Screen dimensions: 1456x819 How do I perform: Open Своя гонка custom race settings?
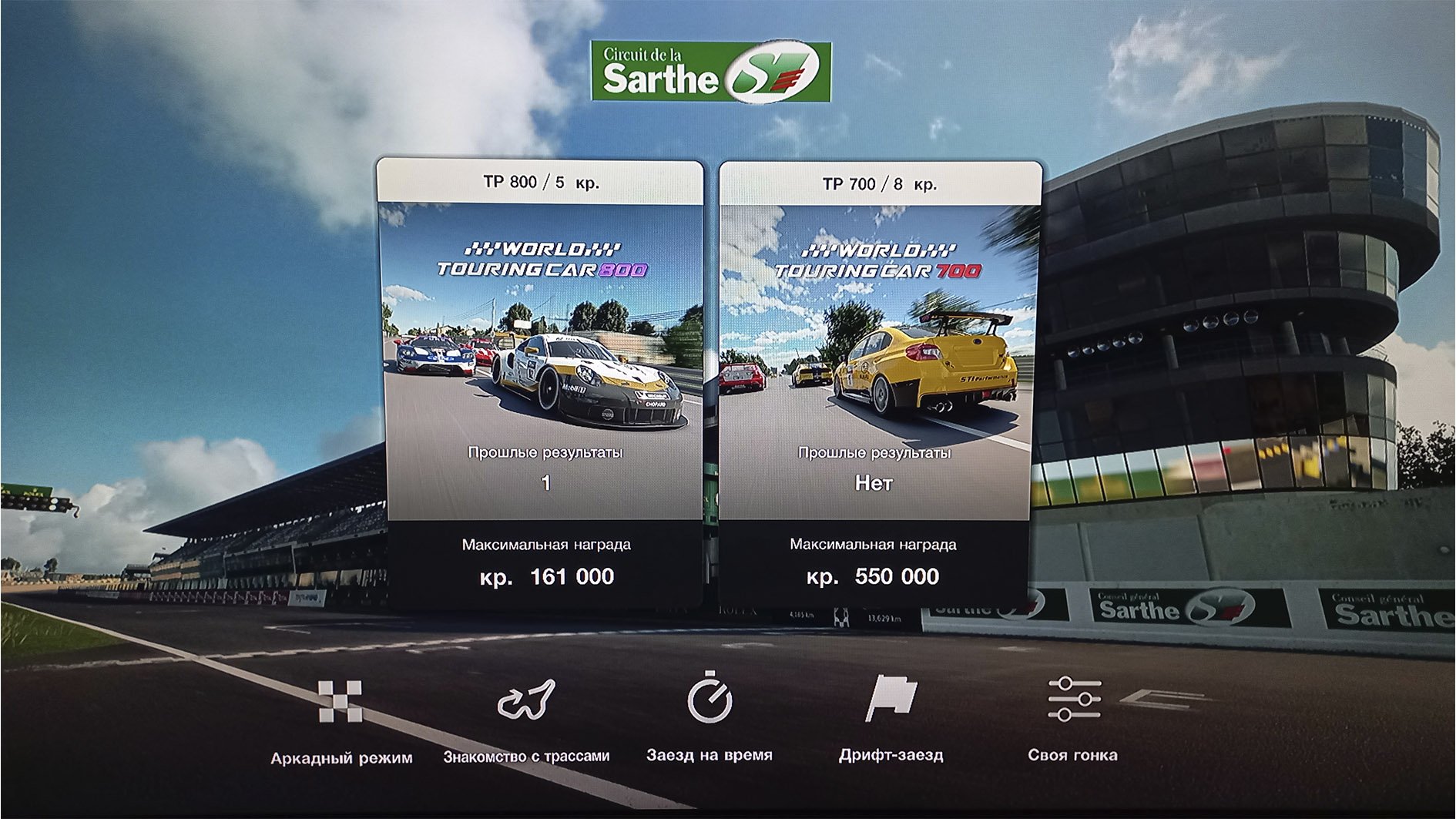(x=1073, y=718)
